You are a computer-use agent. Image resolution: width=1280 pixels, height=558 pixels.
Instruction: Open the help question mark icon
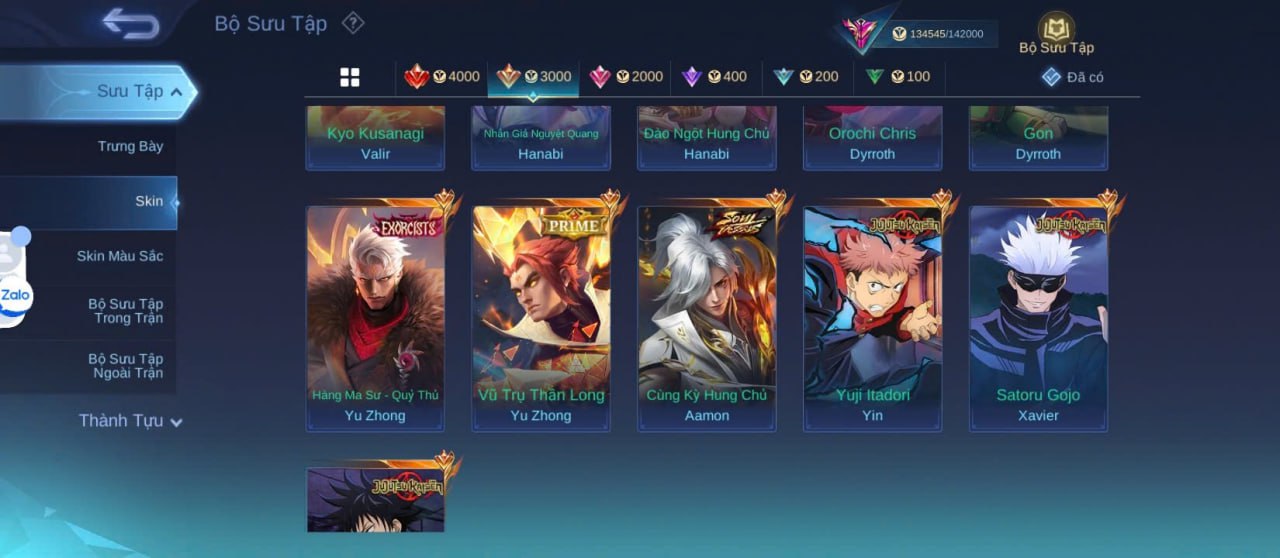tap(353, 22)
